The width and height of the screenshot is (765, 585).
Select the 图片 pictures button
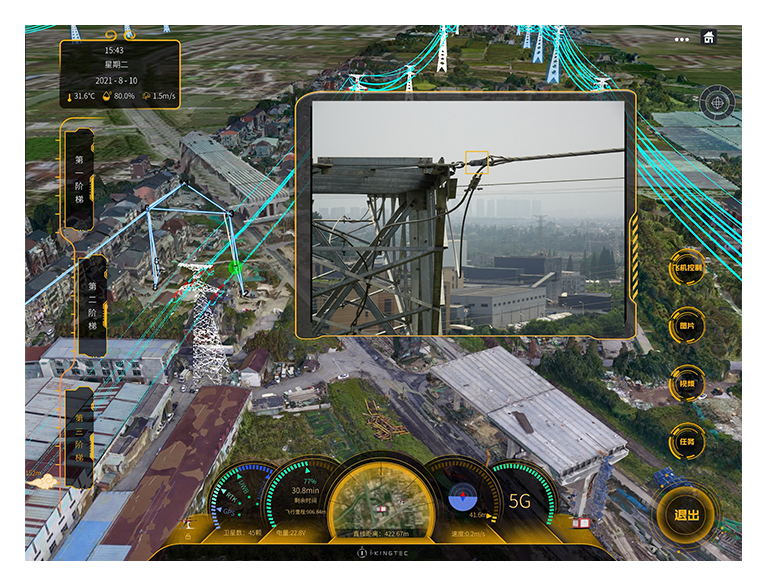(687, 326)
